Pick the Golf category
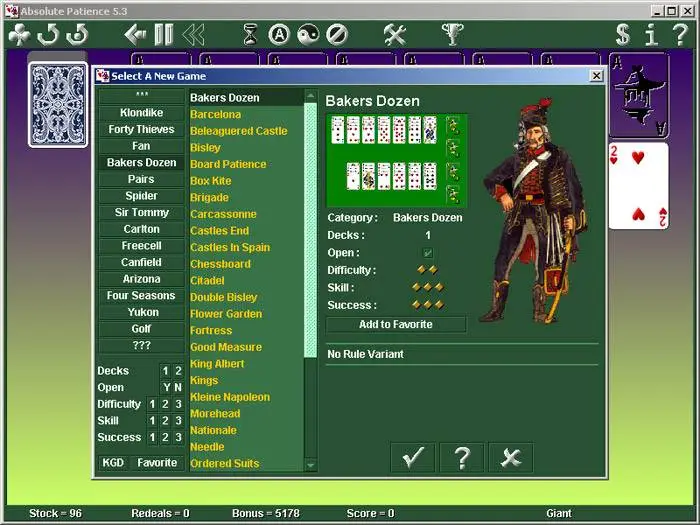Viewport: 700px width, 525px height. [141, 329]
